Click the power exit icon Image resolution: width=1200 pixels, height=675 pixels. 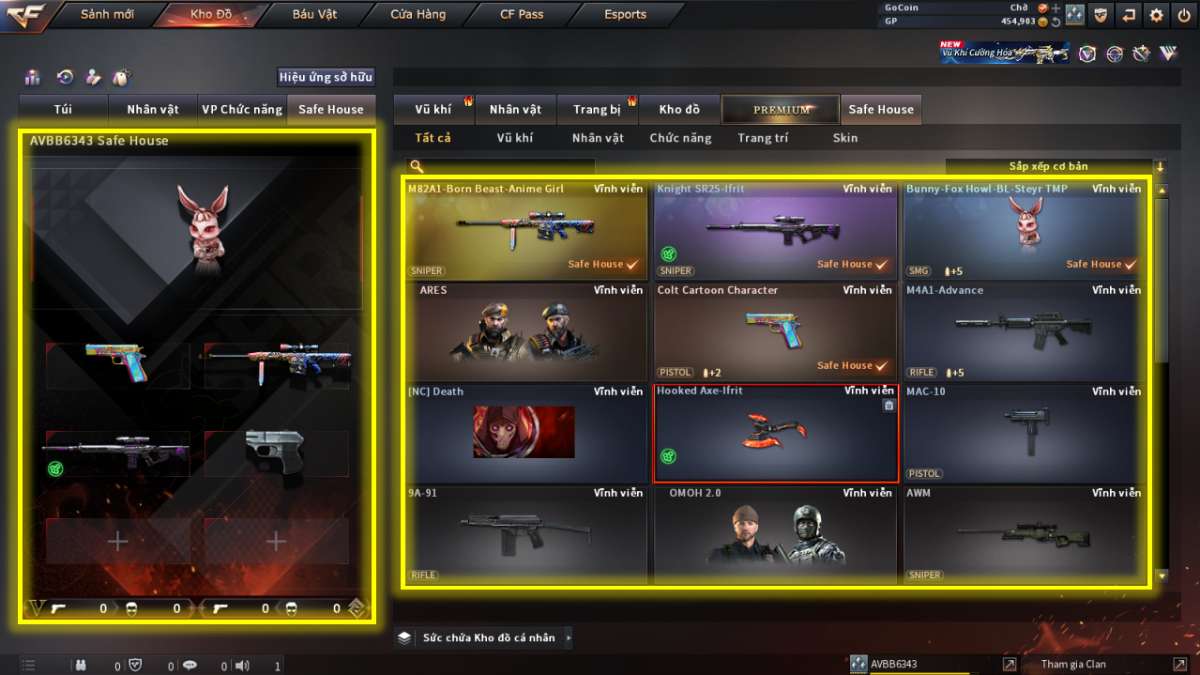pos(1184,15)
